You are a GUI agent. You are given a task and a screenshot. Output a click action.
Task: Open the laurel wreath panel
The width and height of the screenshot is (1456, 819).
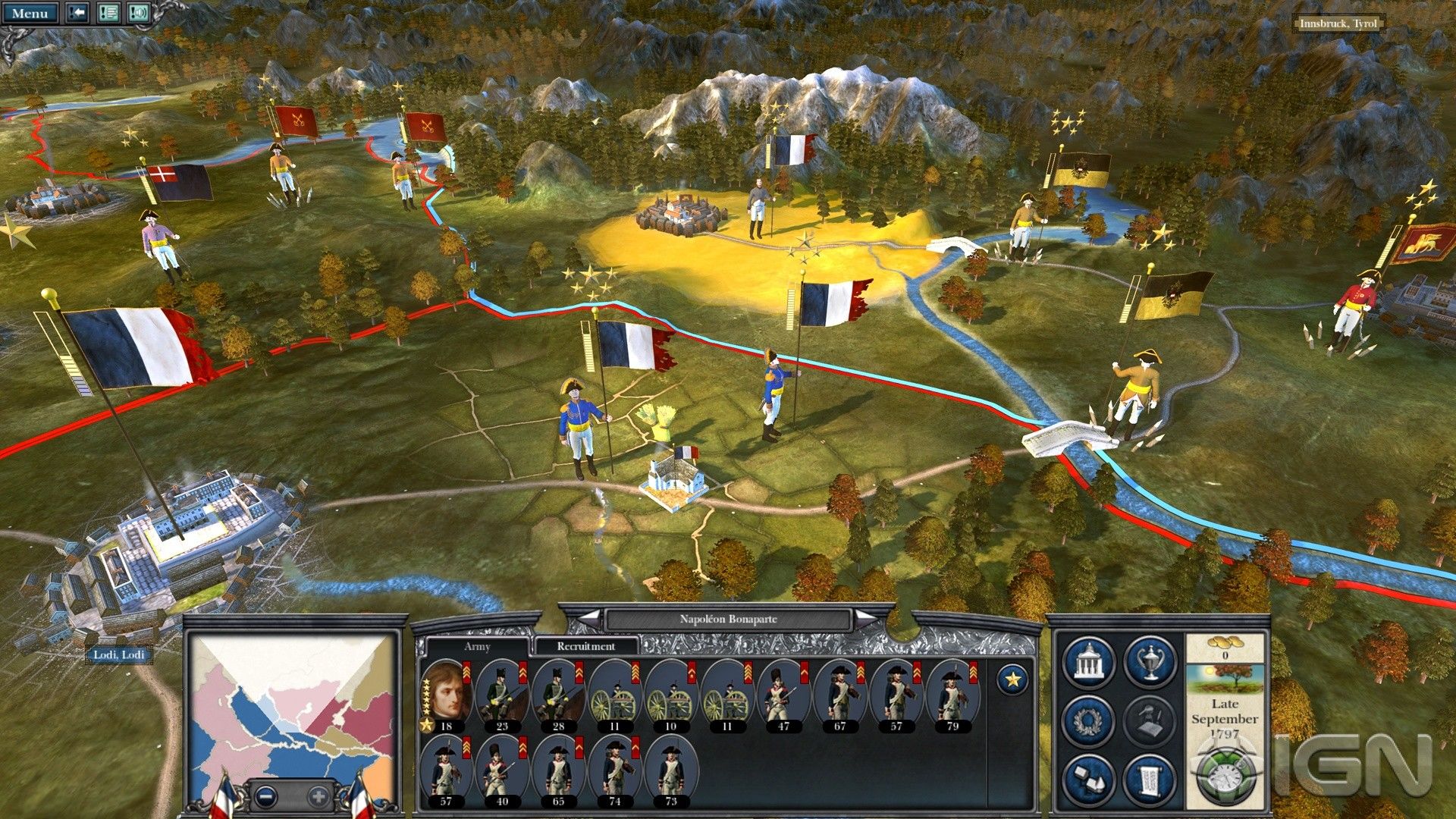pyautogui.click(x=1089, y=720)
